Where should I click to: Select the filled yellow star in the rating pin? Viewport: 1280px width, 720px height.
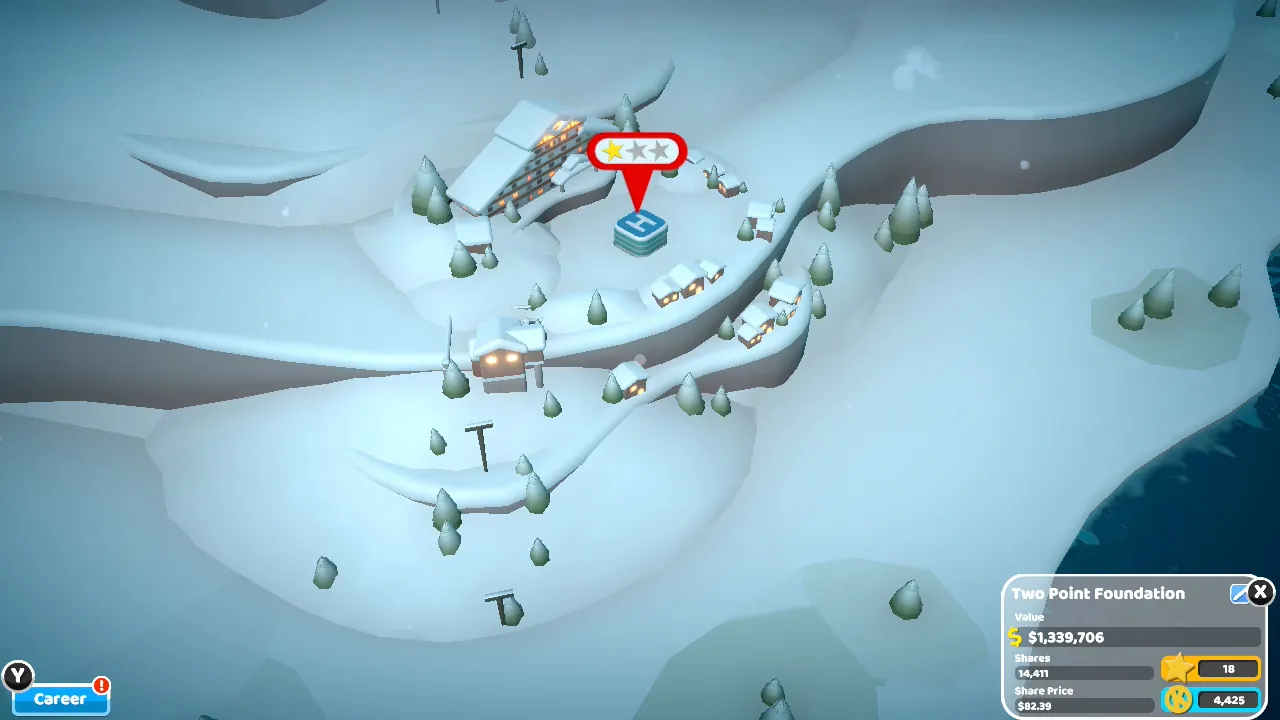613,151
